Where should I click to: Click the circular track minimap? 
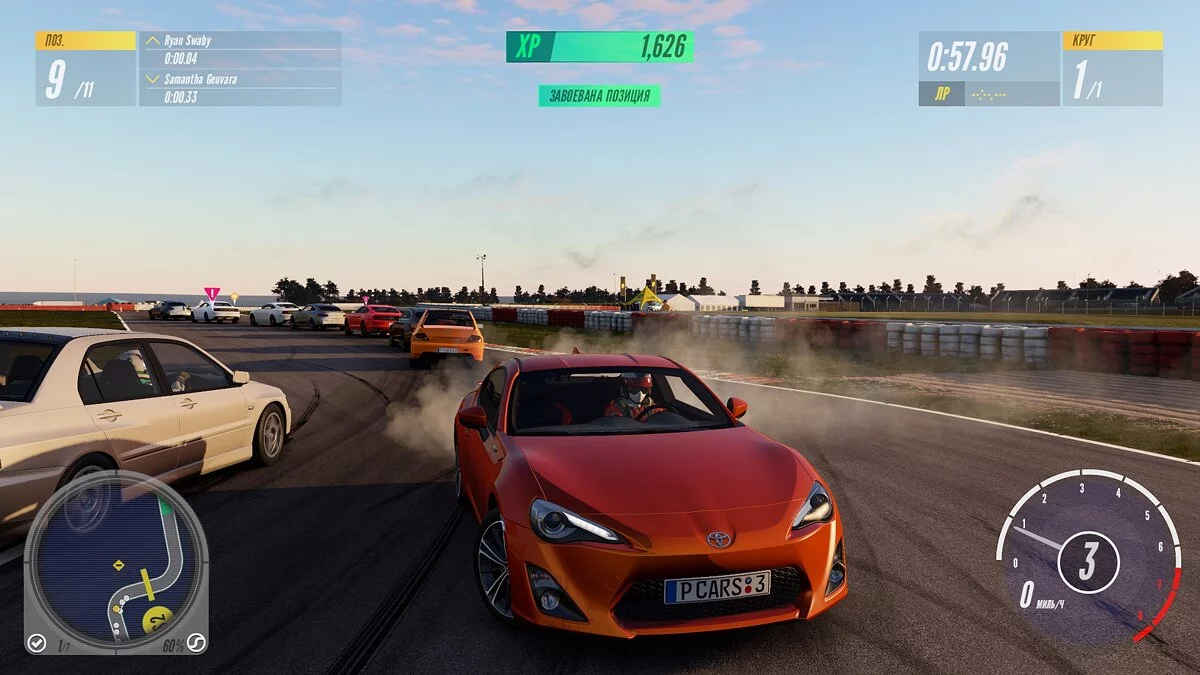(116, 562)
